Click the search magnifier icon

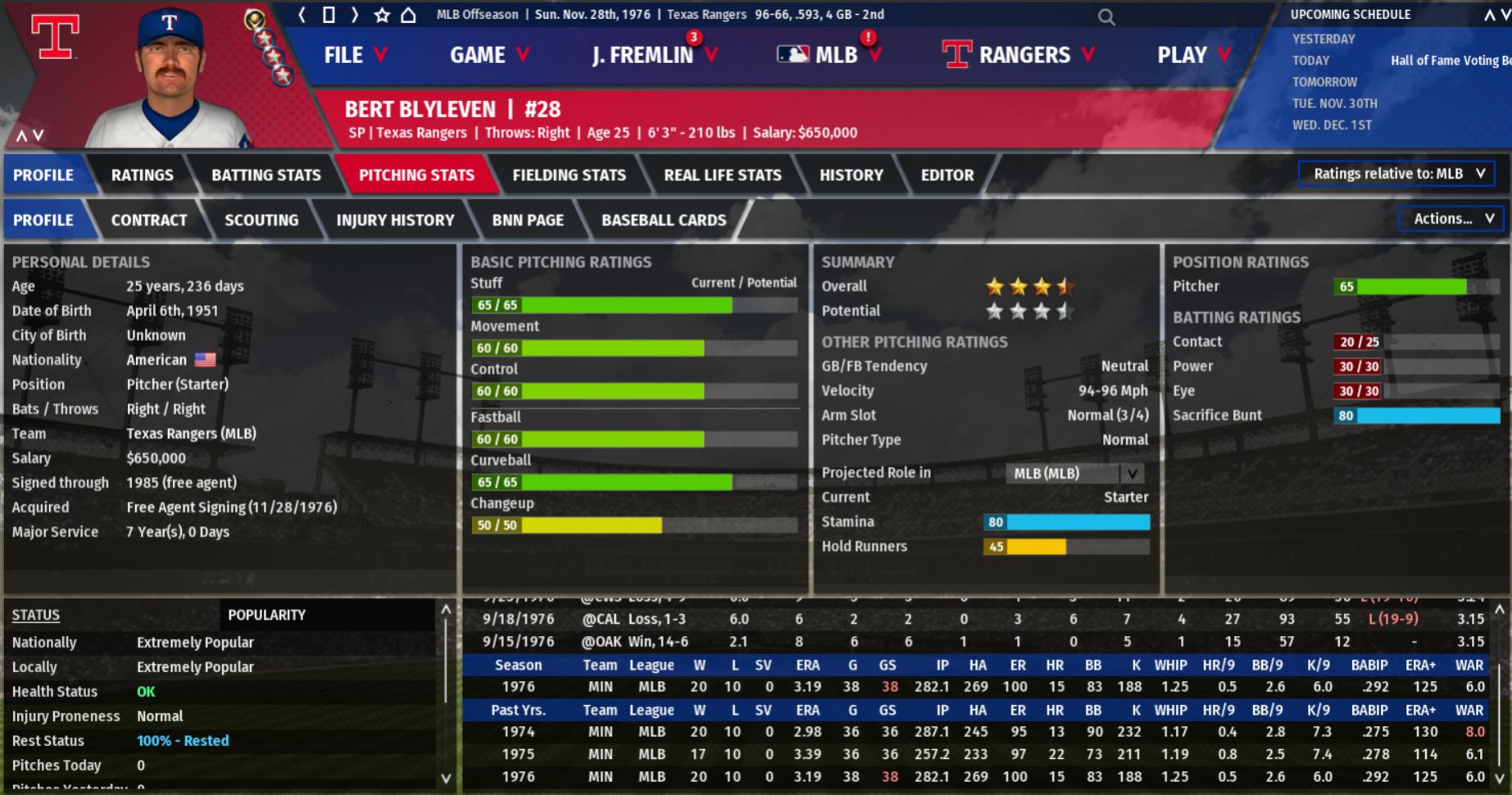(1106, 16)
